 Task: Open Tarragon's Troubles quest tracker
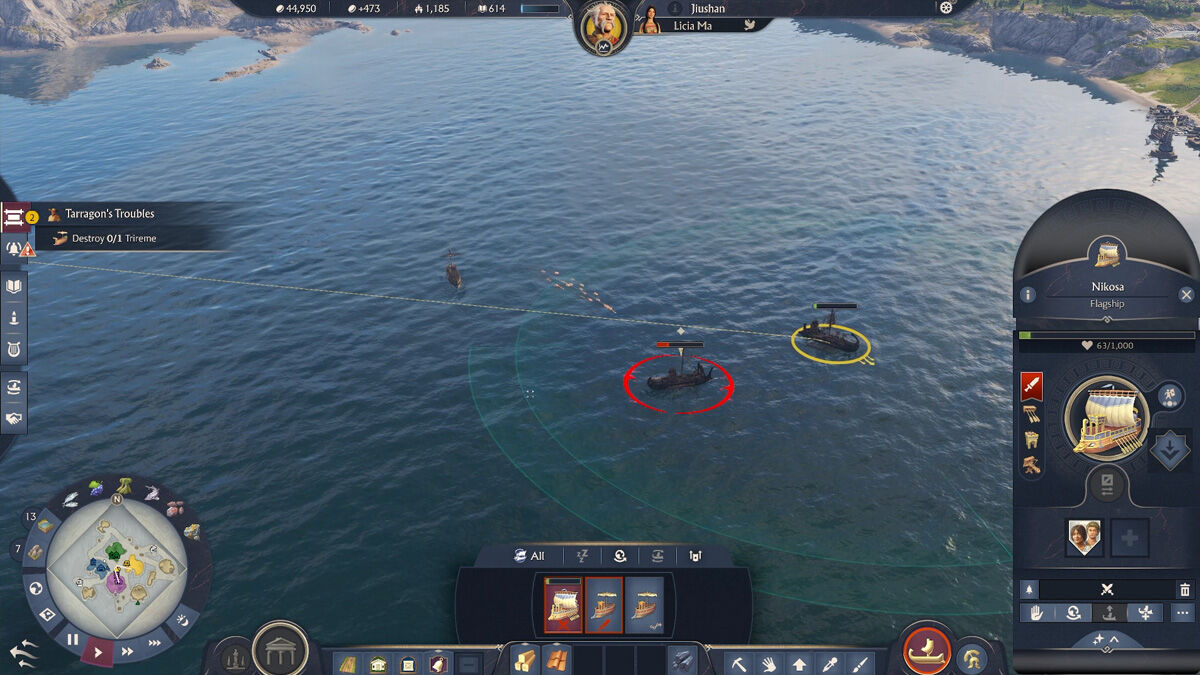[110, 214]
